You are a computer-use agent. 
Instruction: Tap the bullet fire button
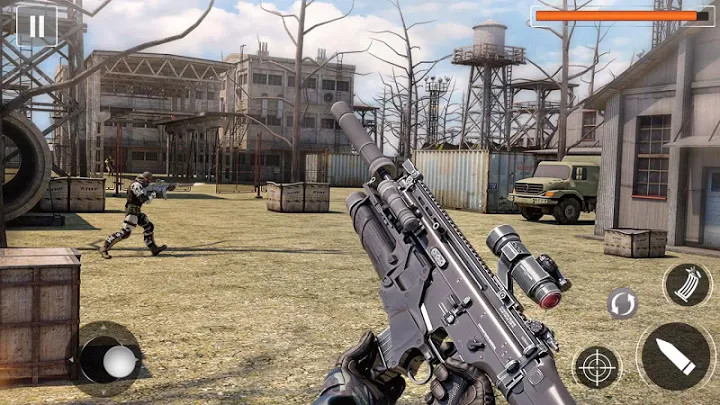click(x=675, y=356)
